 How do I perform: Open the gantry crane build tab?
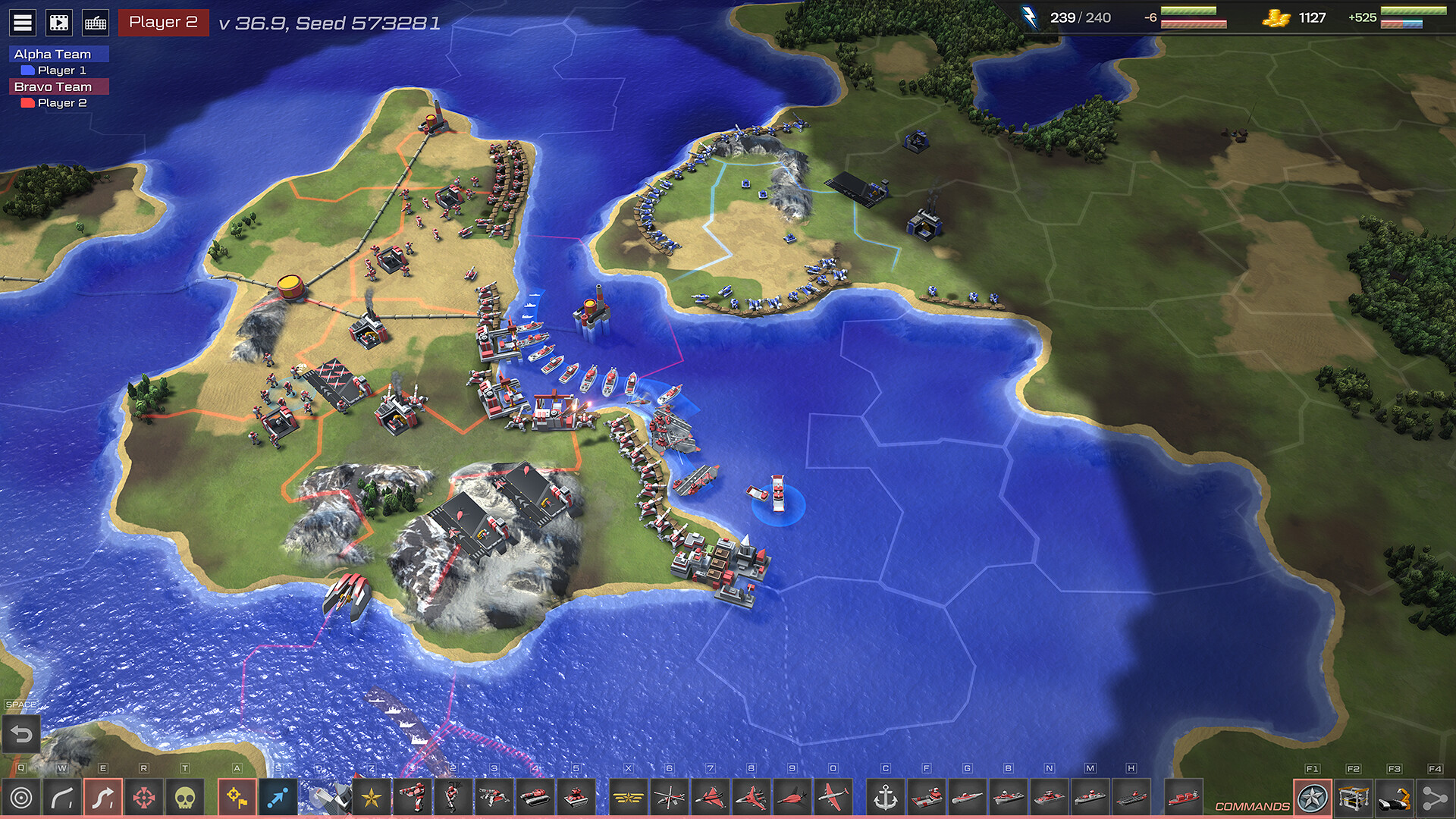point(1354,798)
